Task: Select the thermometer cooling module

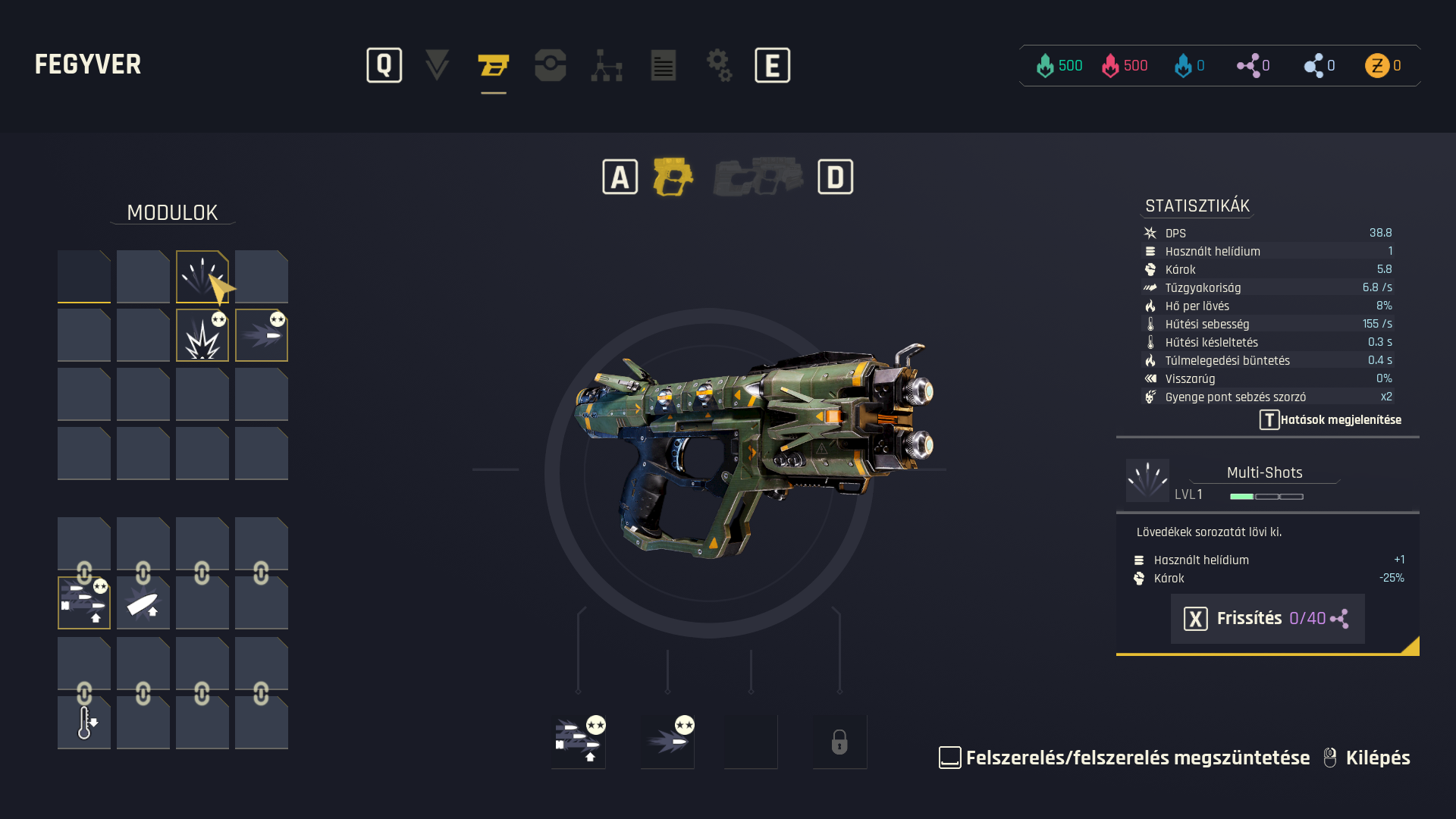Action: pos(83,723)
